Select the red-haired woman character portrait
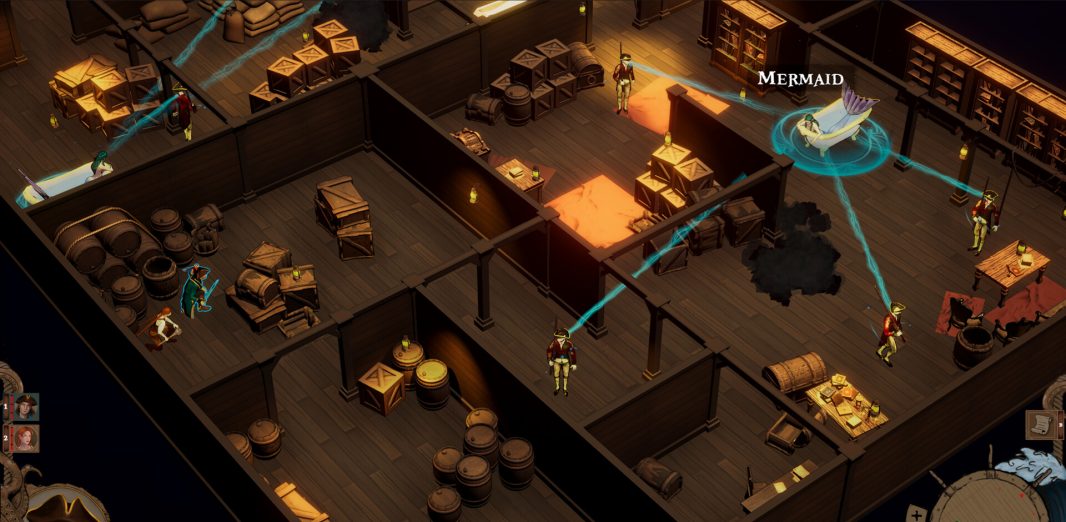The height and width of the screenshot is (522, 1066). tap(25, 438)
